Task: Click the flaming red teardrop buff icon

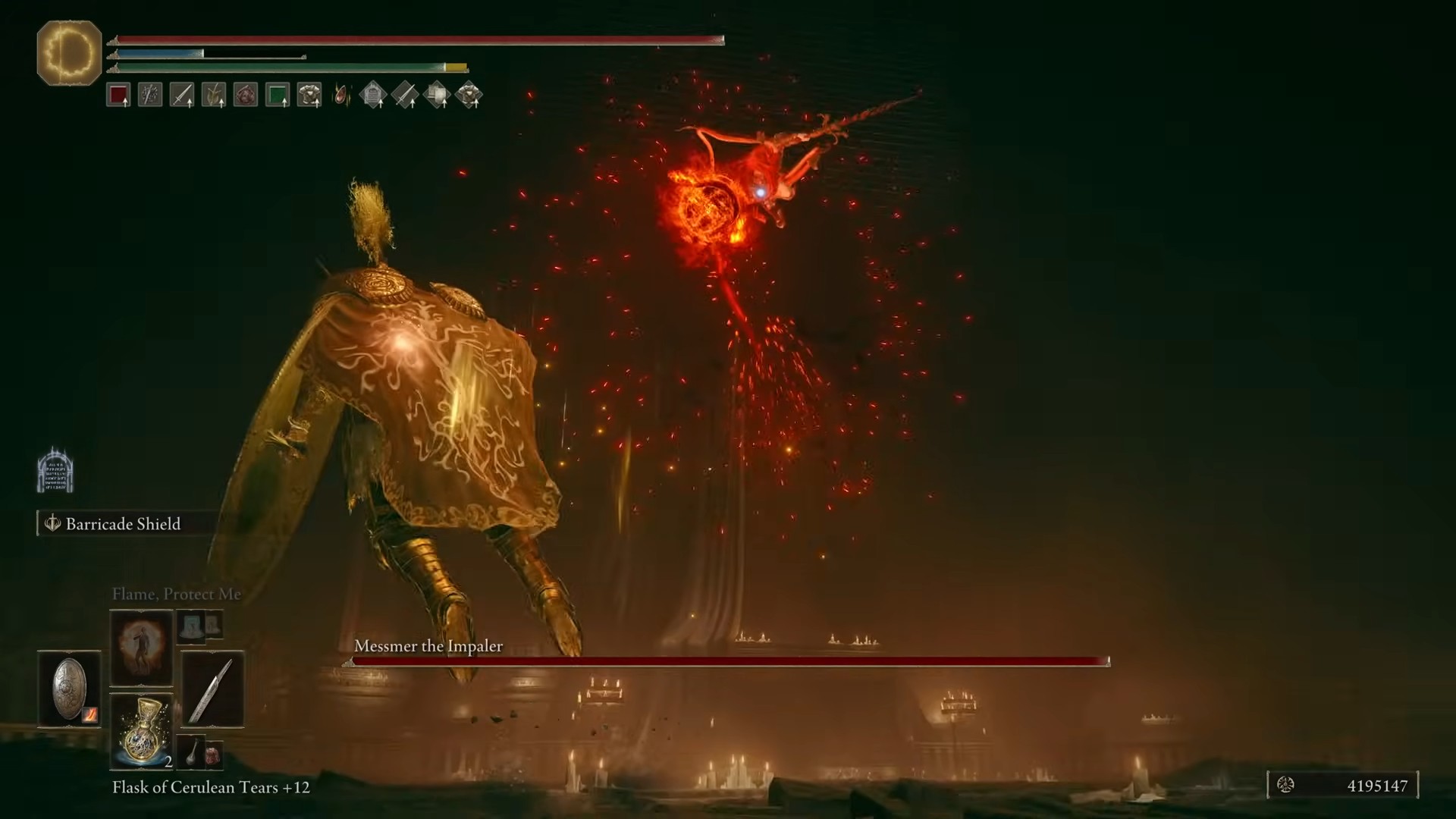Action: pos(342,95)
